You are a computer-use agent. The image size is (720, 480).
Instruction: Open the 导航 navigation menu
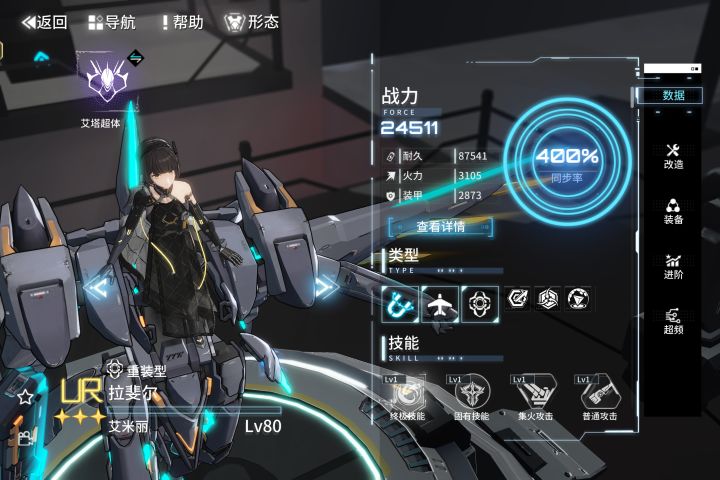coord(112,22)
